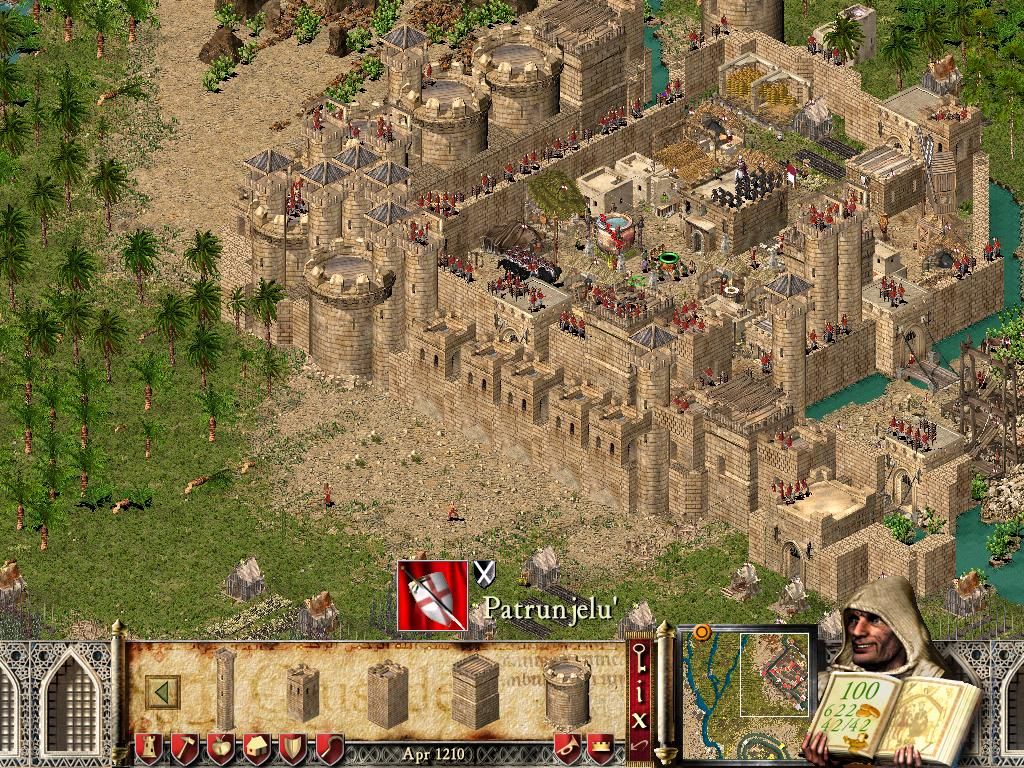Open the briefing info 'i' button
The image size is (1024, 768).
[638, 689]
